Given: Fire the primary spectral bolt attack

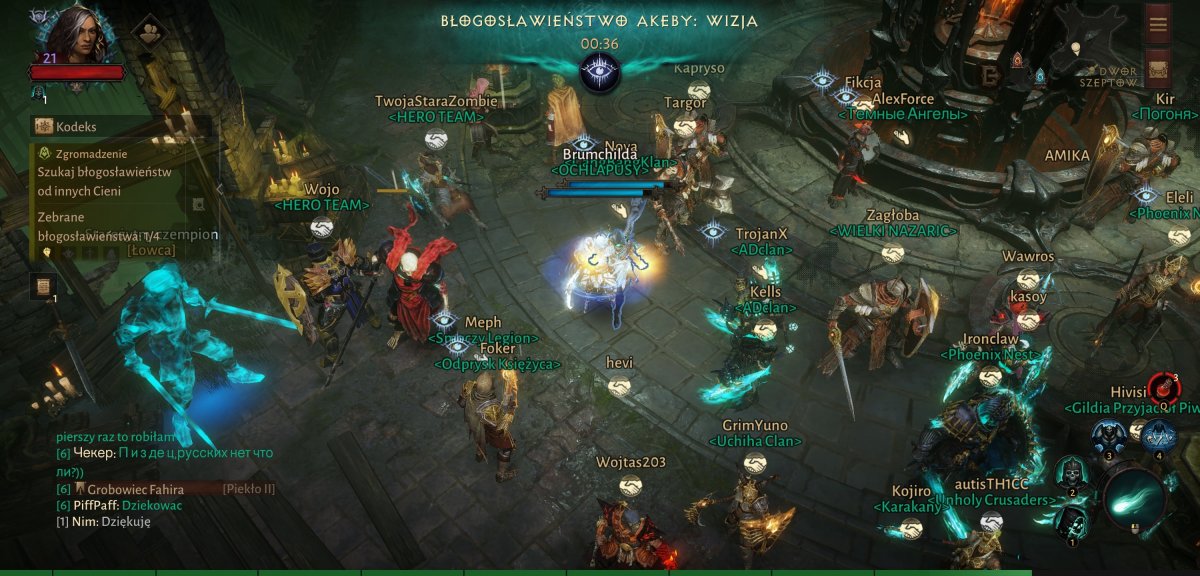Looking at the screenshot, I should (x=1135, y=495).
